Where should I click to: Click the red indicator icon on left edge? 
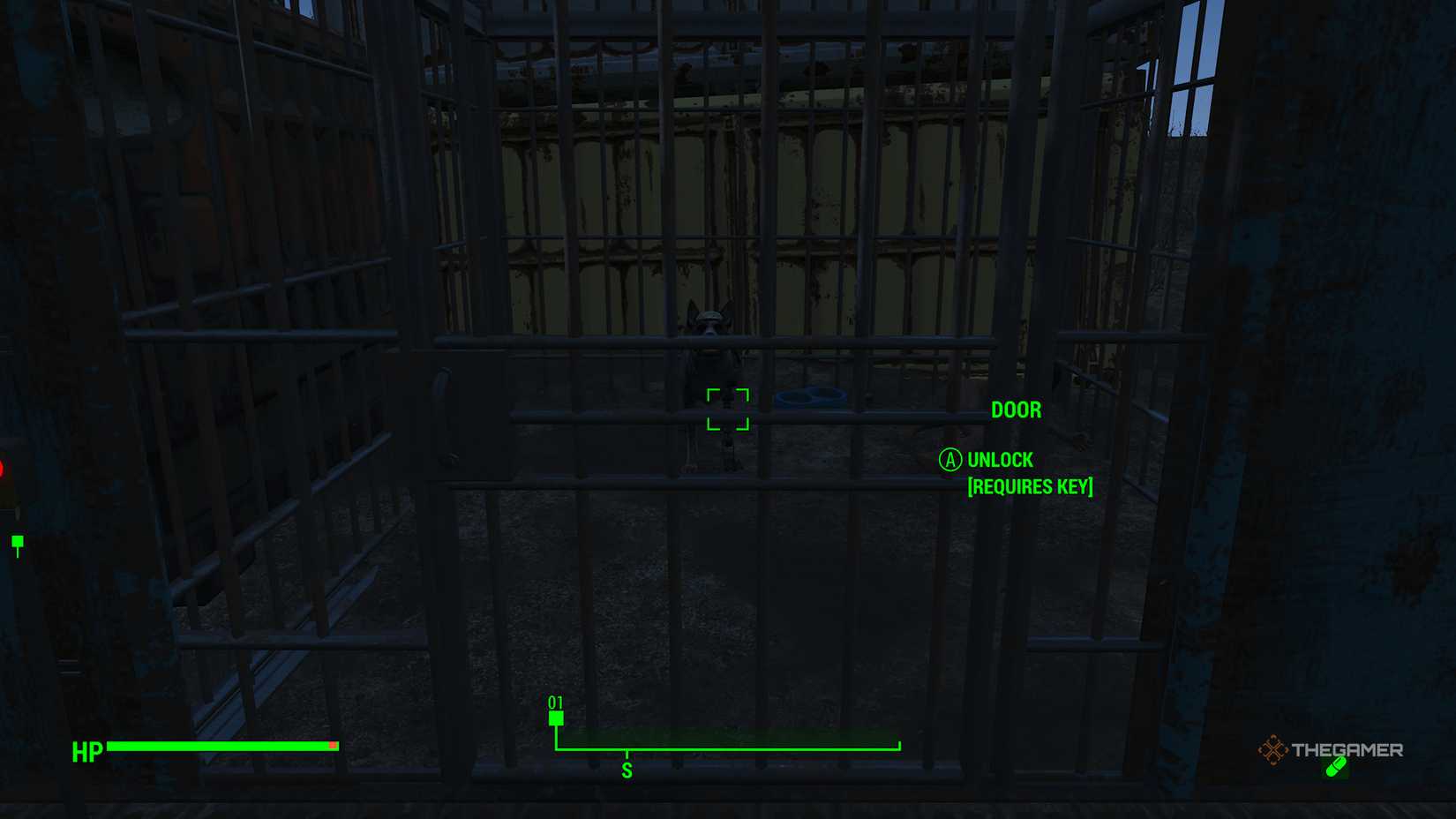point(4,468)
